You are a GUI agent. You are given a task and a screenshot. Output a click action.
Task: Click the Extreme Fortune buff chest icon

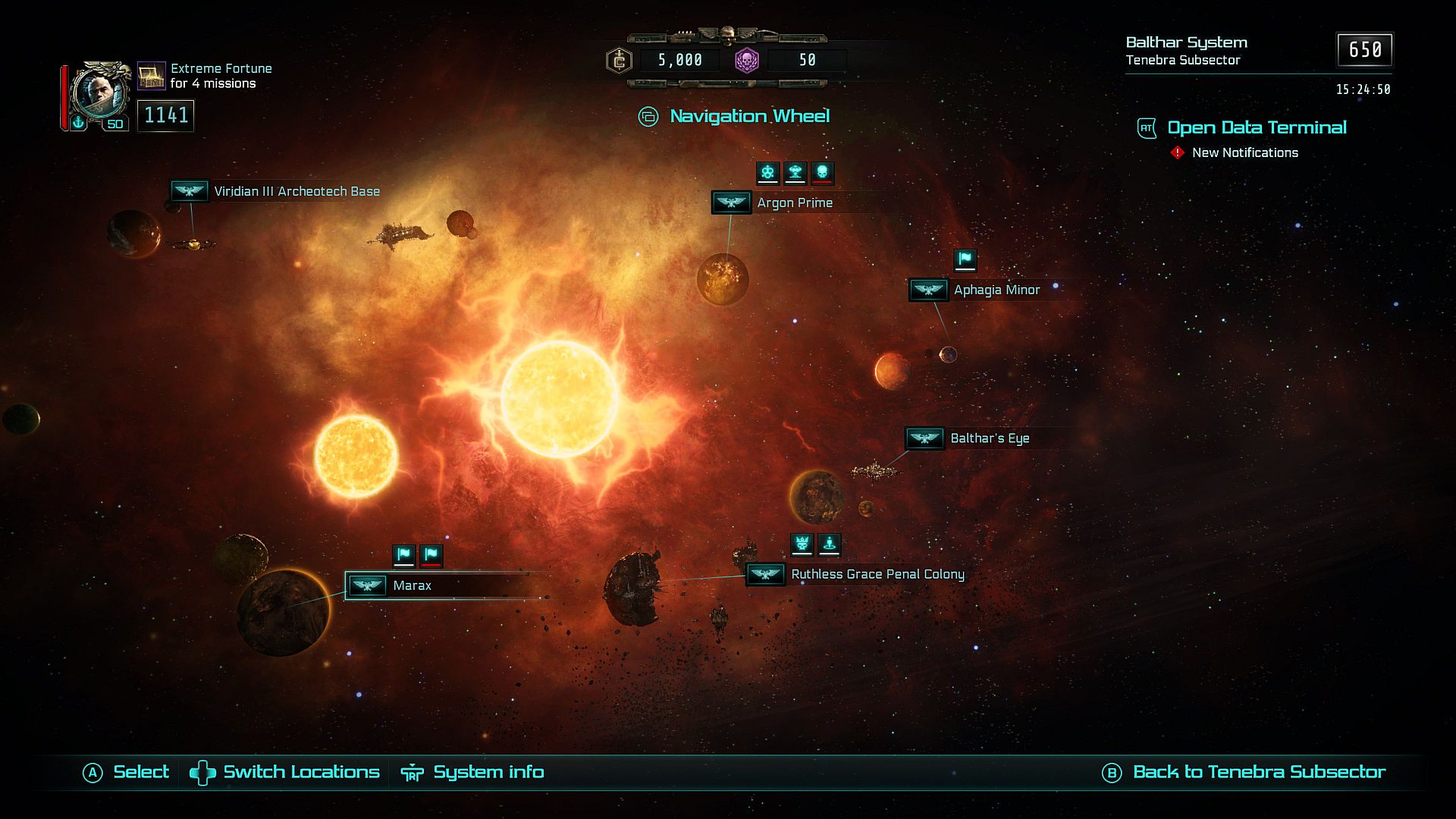click(152, 76)
